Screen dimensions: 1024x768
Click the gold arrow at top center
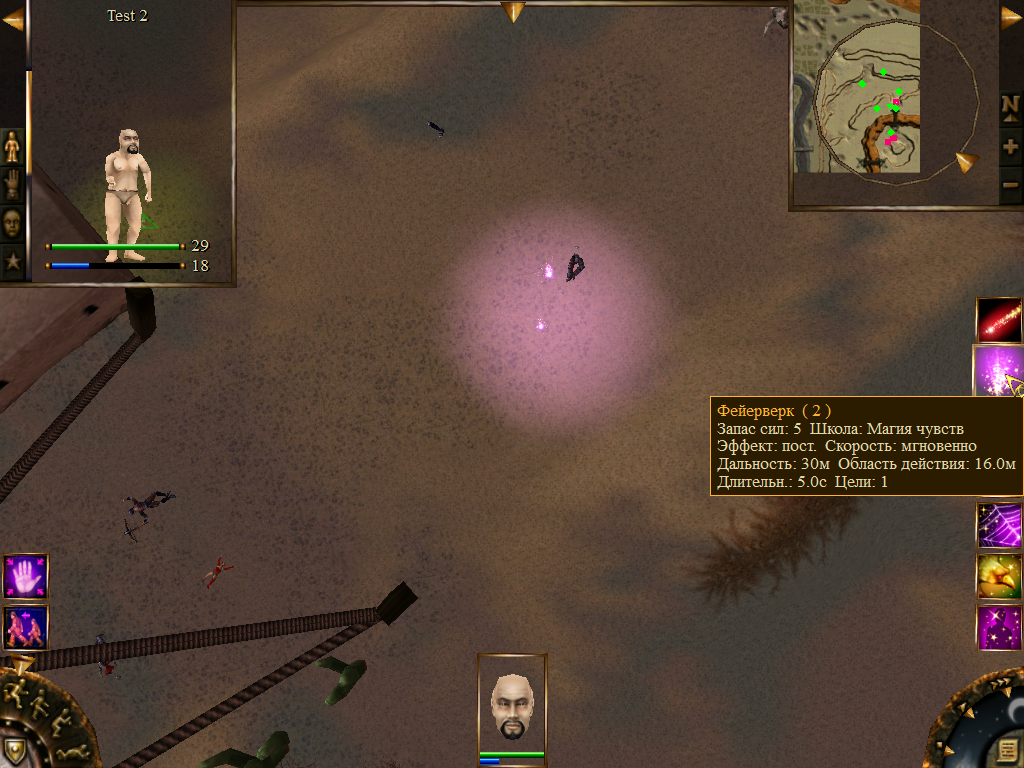tap(513, 12)
